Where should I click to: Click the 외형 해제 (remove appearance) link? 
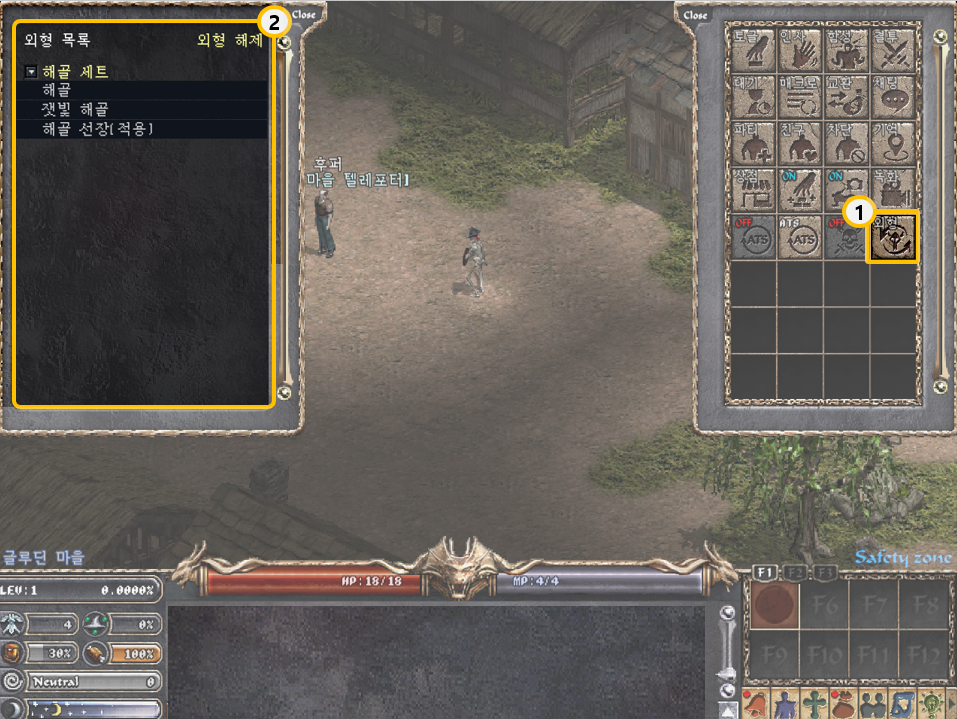tap(230, 41)
